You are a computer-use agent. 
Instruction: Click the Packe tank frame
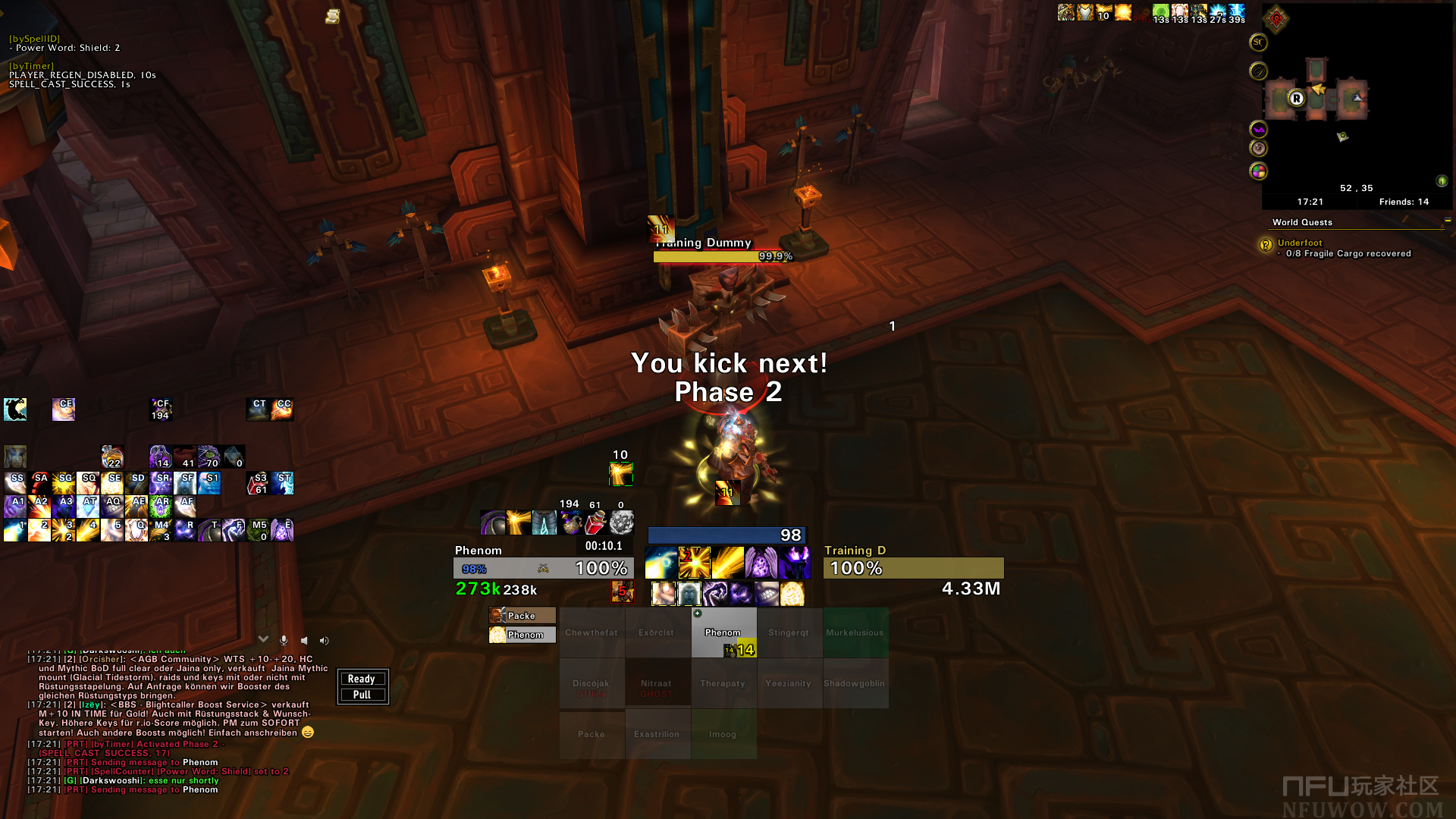[x=522, y=616]
